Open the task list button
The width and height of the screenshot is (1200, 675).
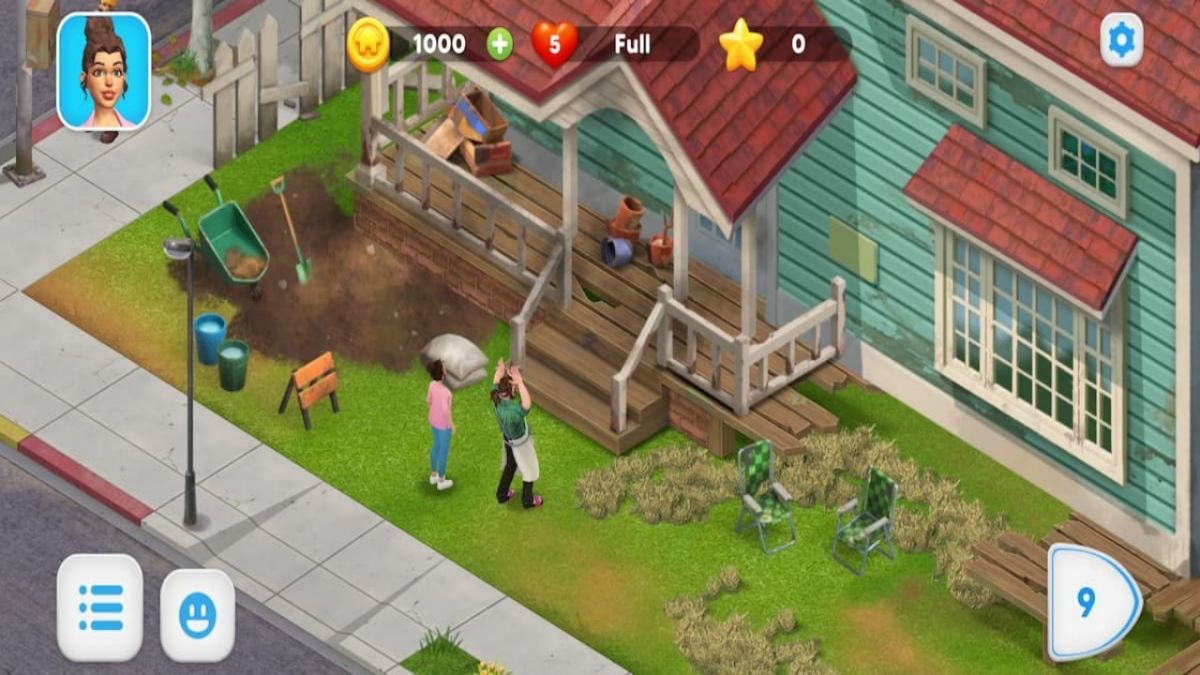click(x=100, y=607)
